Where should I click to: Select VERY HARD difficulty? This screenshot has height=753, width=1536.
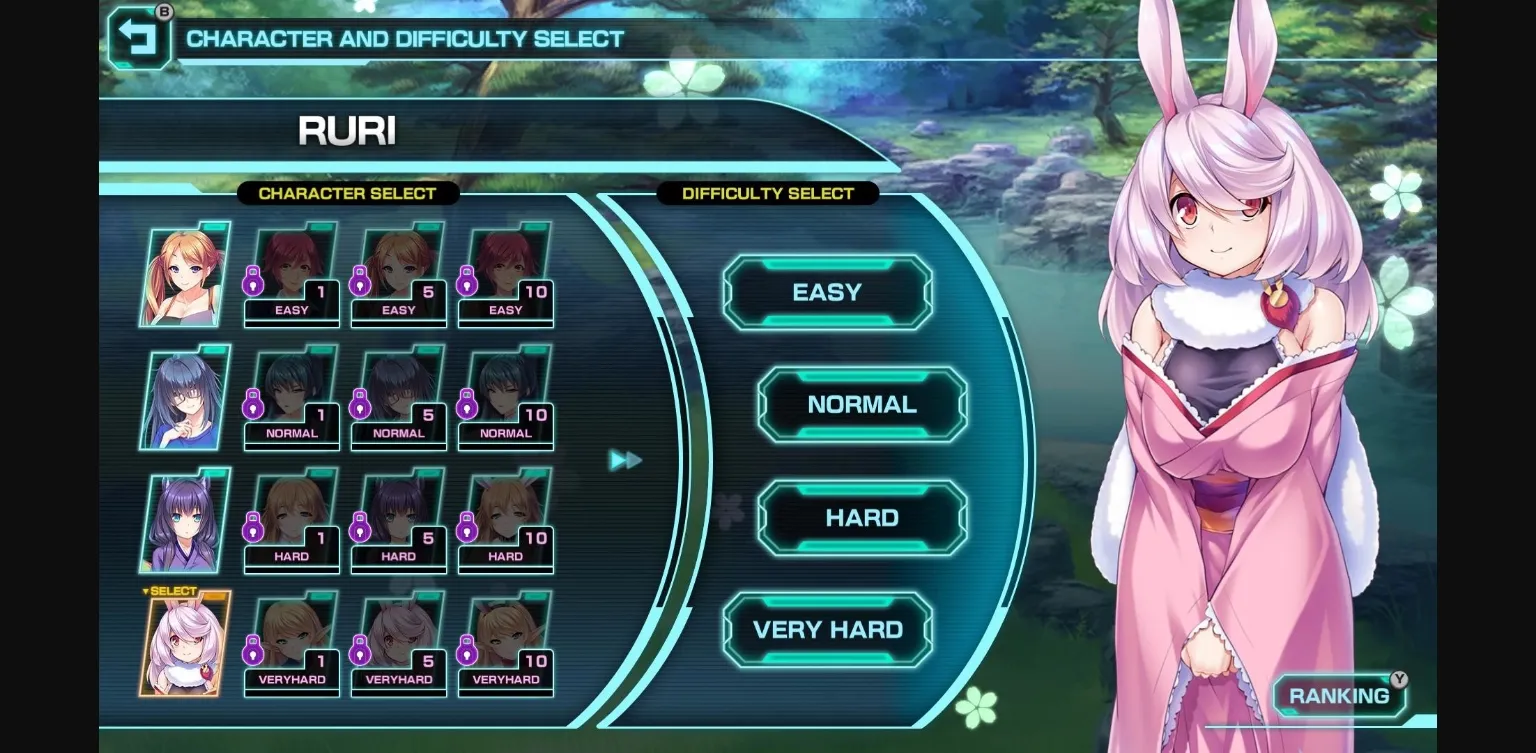tap(827, 629)
